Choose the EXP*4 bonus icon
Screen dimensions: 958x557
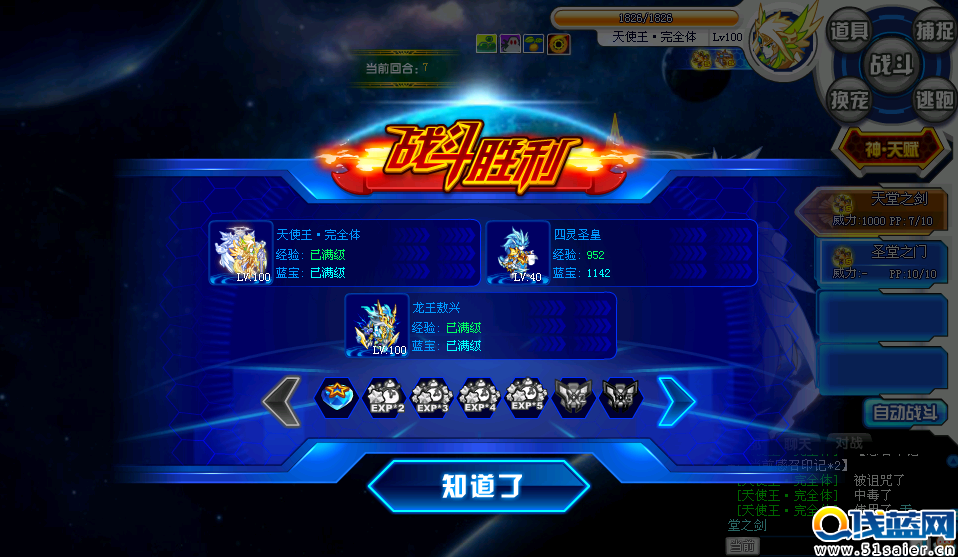pos(480,399)
